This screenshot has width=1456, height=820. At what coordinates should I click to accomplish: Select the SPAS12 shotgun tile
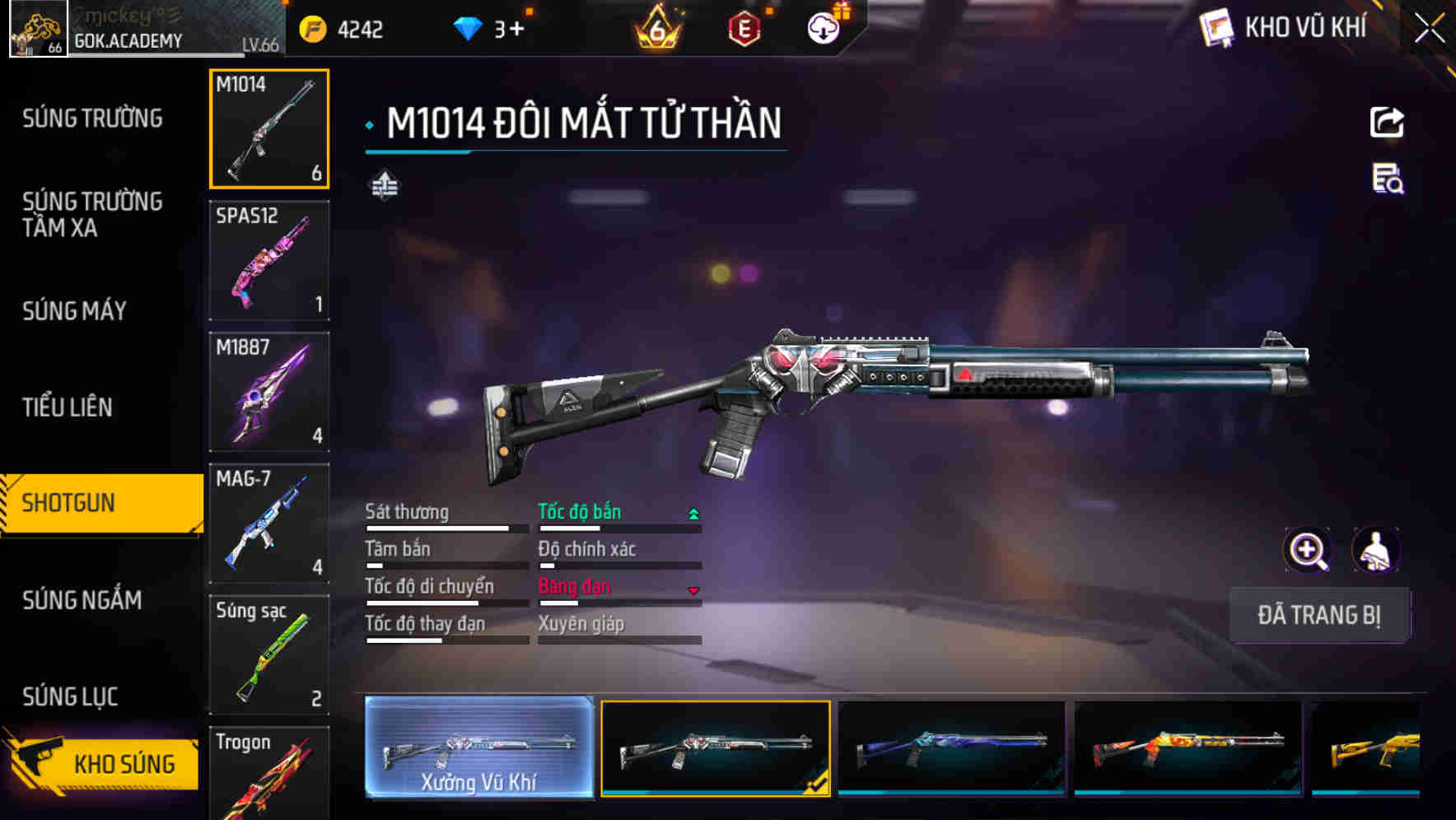269,260
